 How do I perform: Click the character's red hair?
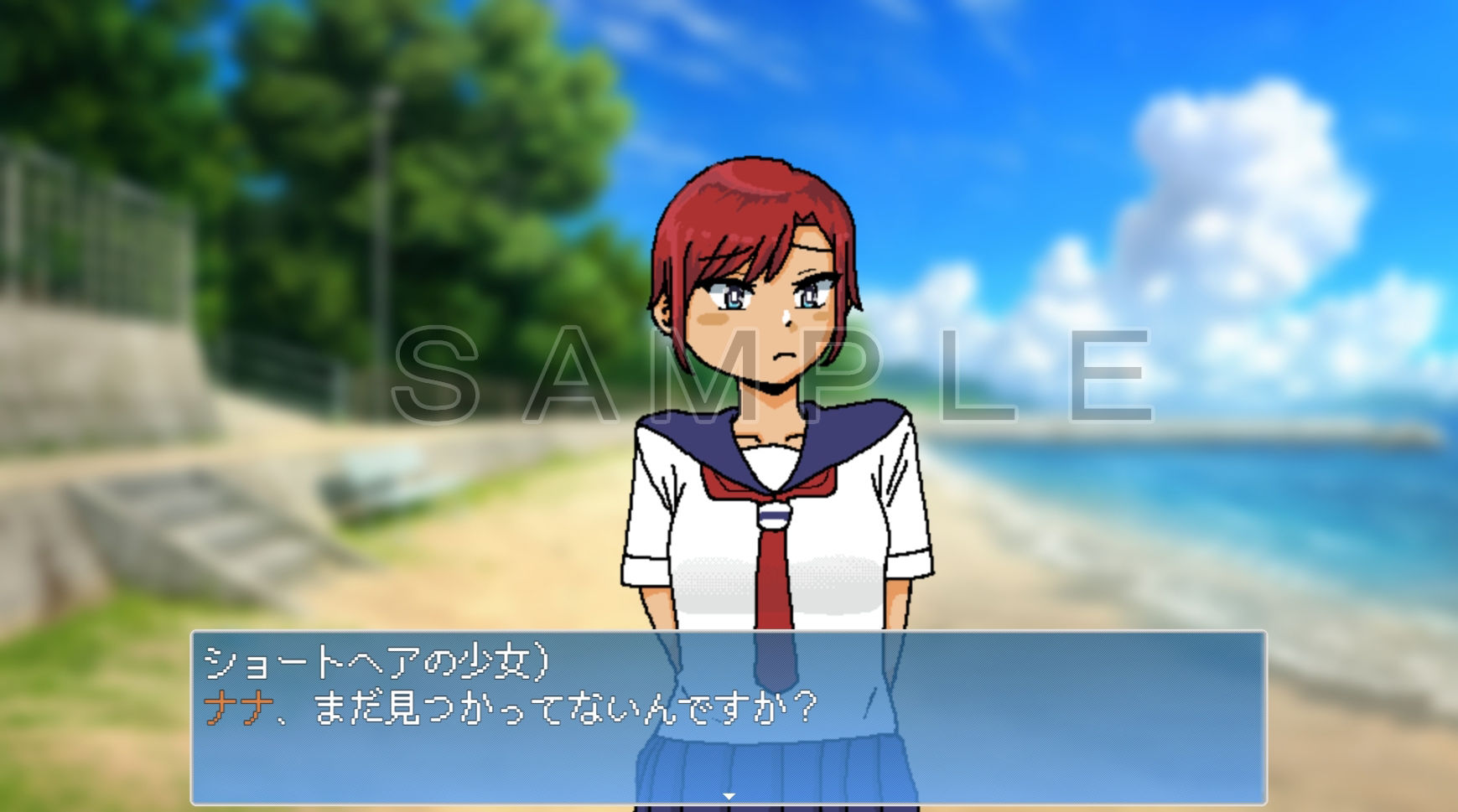pos(738,201)
